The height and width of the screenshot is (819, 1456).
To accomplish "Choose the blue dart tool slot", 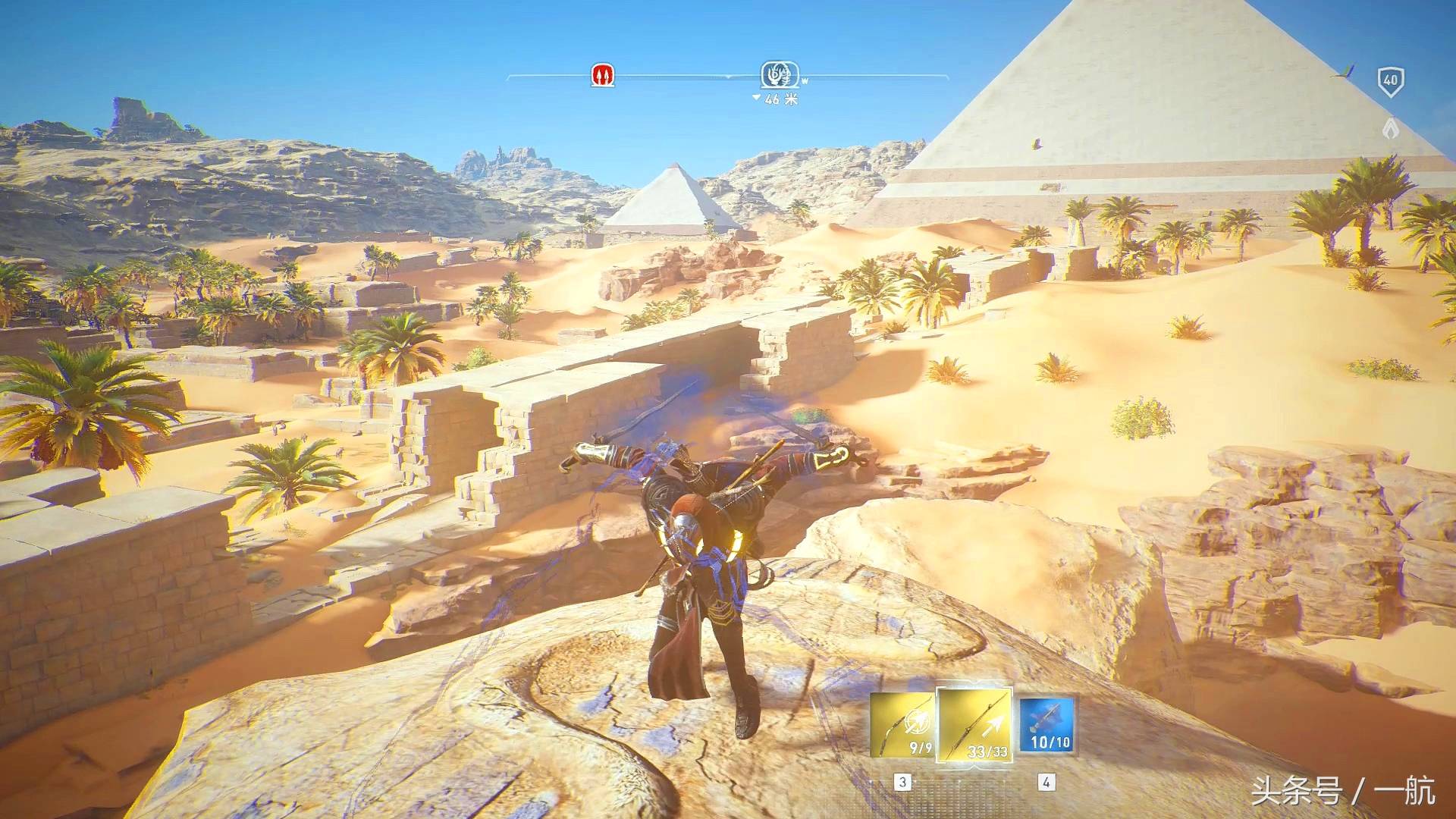I will click(1046, 726).
